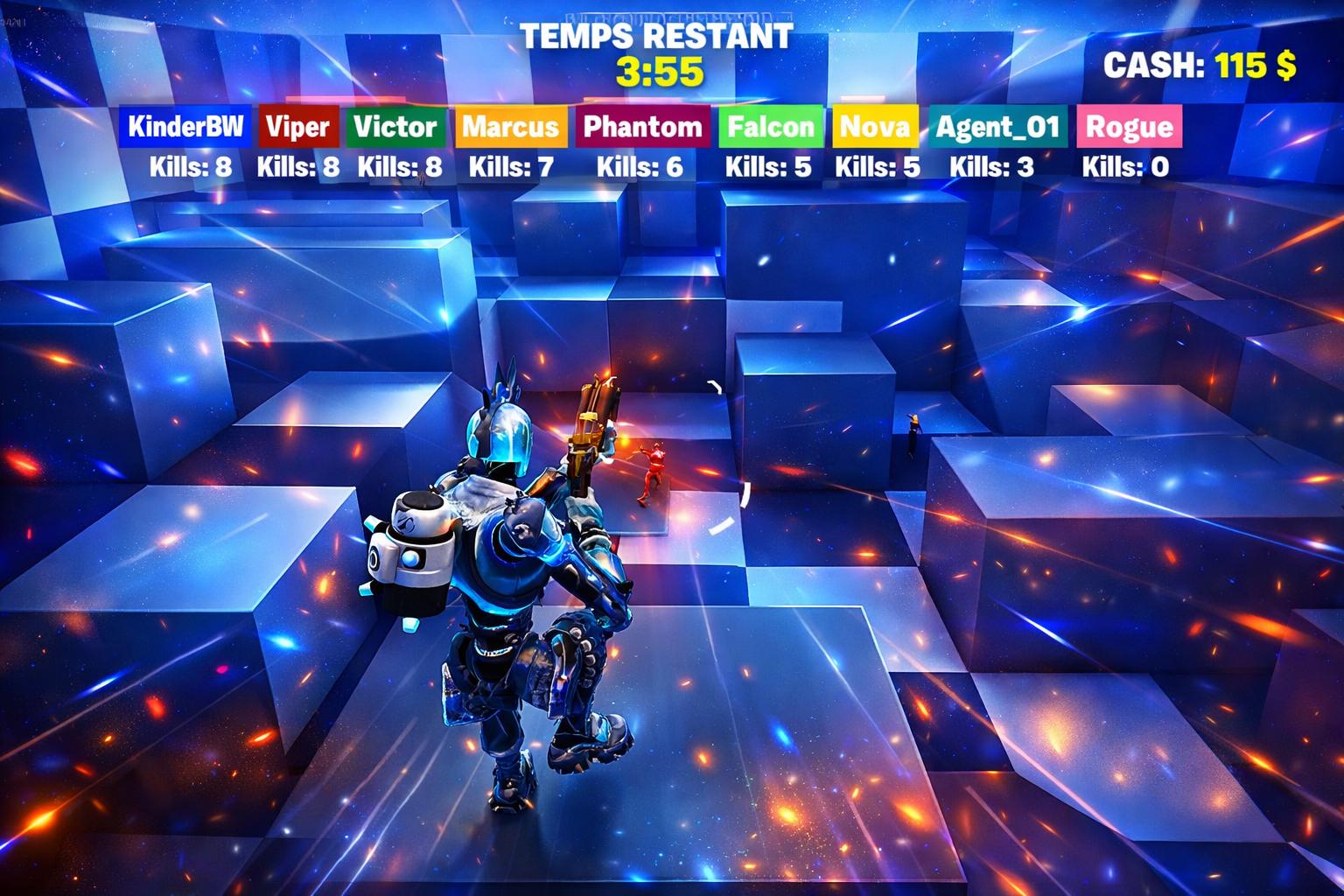Viewport: 1344px width, 896px height.
Task: Click Viper's red name tag
Action: coord(298,127)
